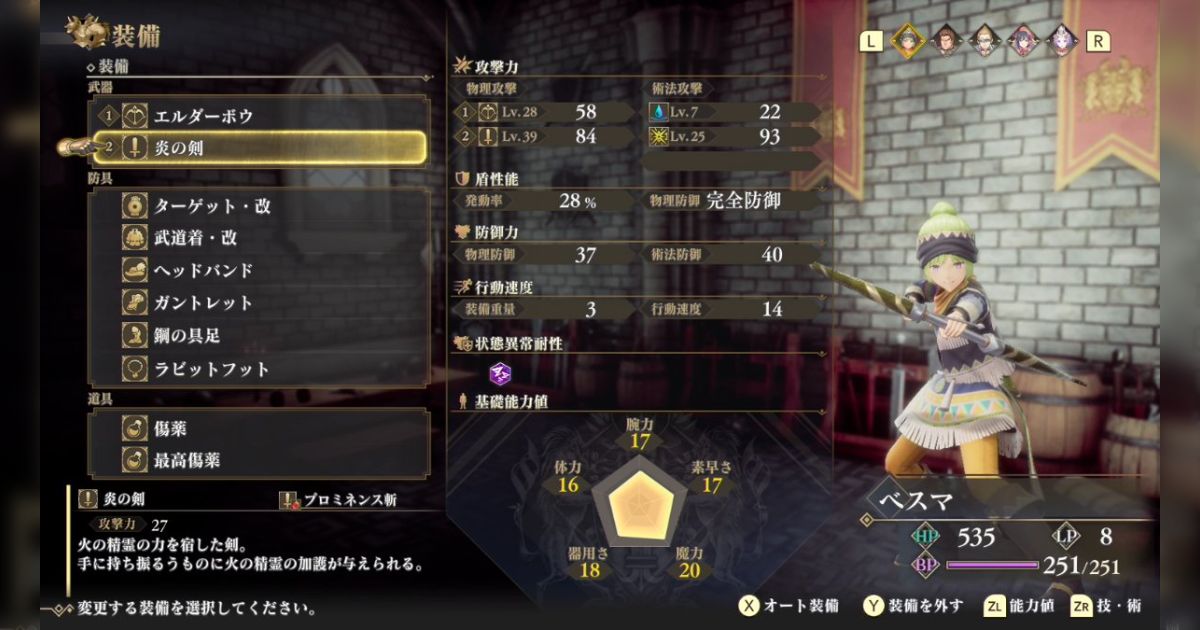Viewport: 1200px width, 630px height.
Task: Open the 武道着・改 armor slot
Action: (x=260, y=238)
